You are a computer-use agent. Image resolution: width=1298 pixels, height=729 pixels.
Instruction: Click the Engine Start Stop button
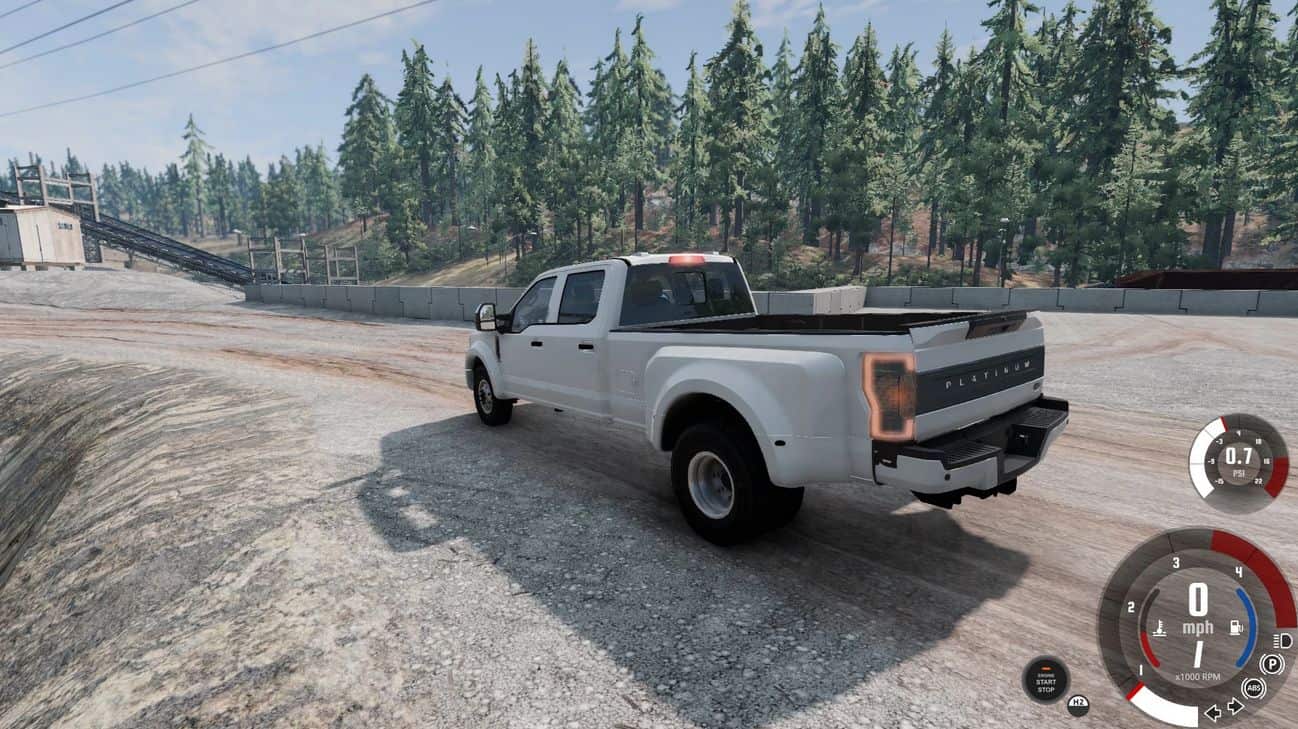coord(1045,679)
